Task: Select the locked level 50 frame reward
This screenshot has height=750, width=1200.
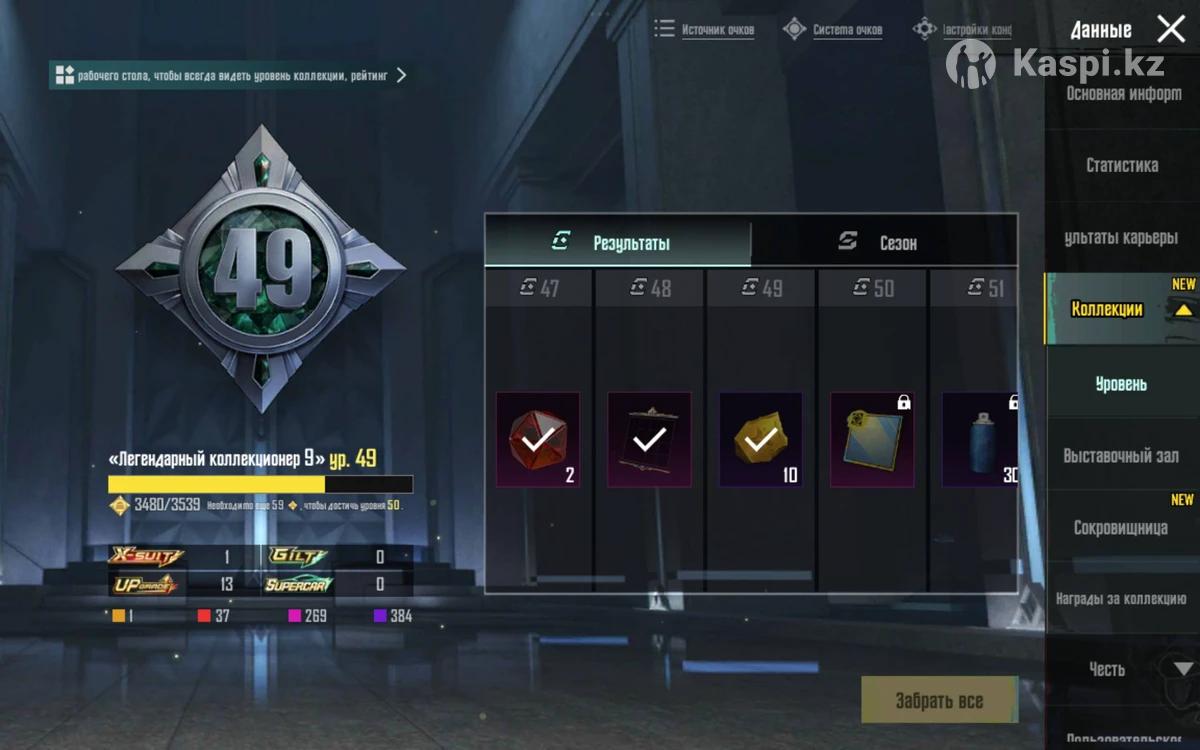Action: 872,439
